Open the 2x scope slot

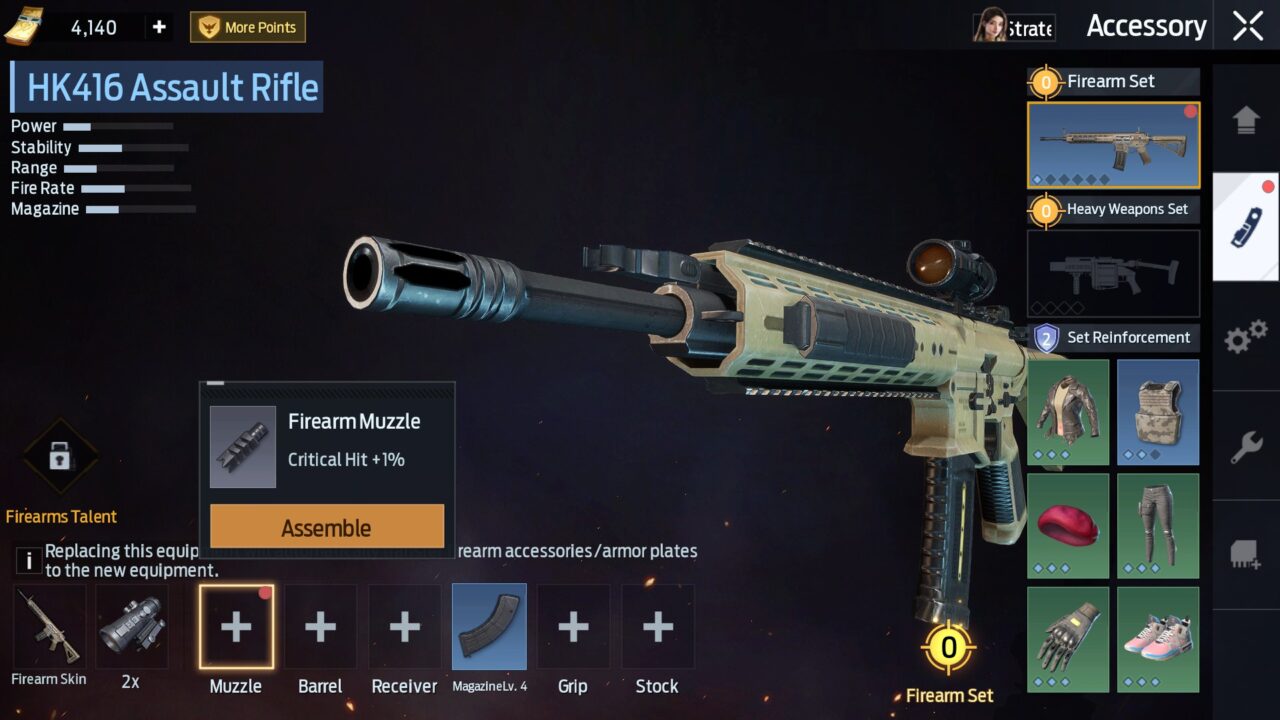131,627
